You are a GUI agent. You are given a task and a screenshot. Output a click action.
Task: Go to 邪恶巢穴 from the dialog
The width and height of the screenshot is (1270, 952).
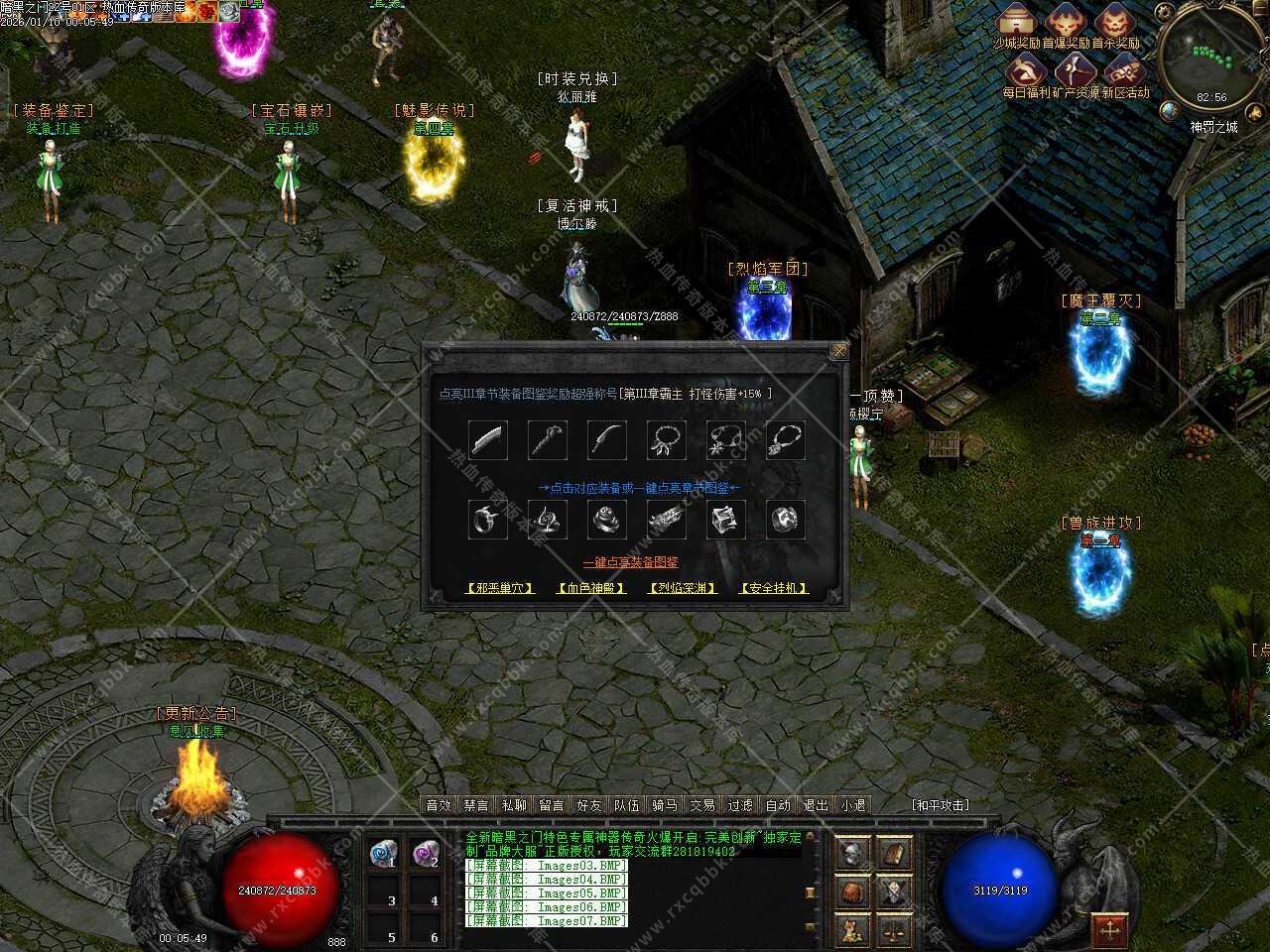(x=500, y=588)
